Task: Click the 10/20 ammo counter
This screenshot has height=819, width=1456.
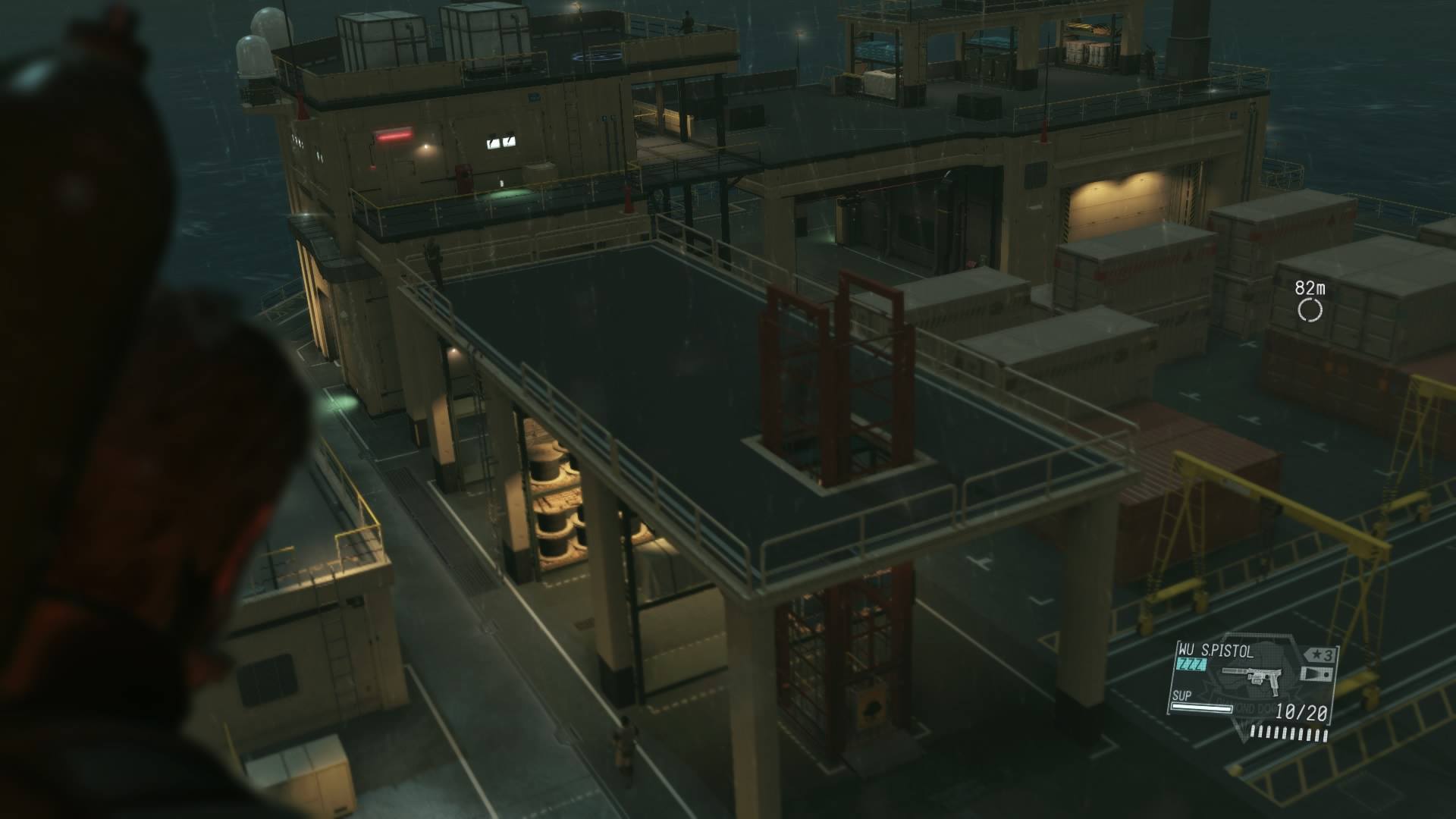Action: (x=1301, y=712)
